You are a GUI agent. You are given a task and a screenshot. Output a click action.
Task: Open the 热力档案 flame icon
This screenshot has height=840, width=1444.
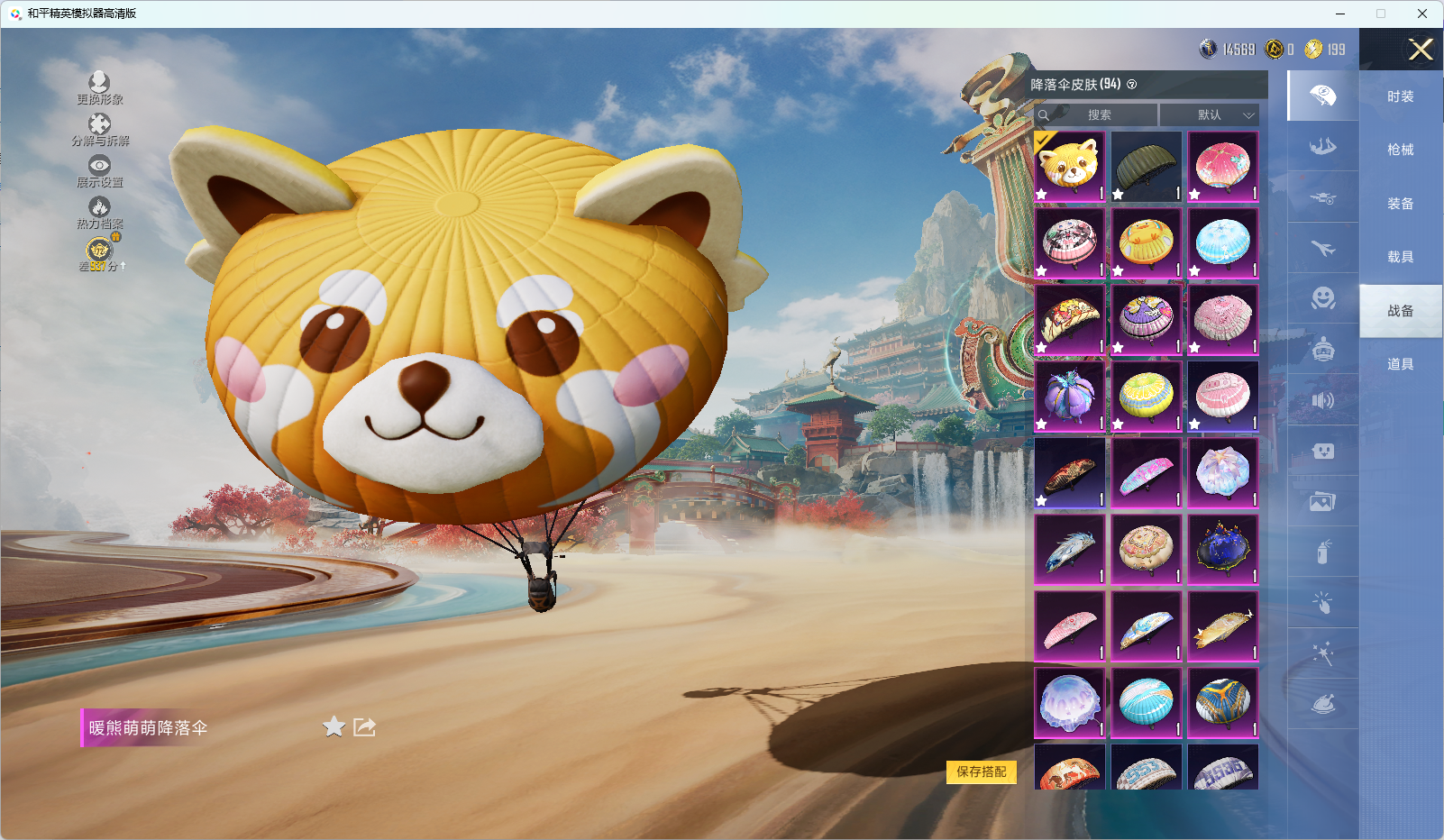(x=99, y=212)
